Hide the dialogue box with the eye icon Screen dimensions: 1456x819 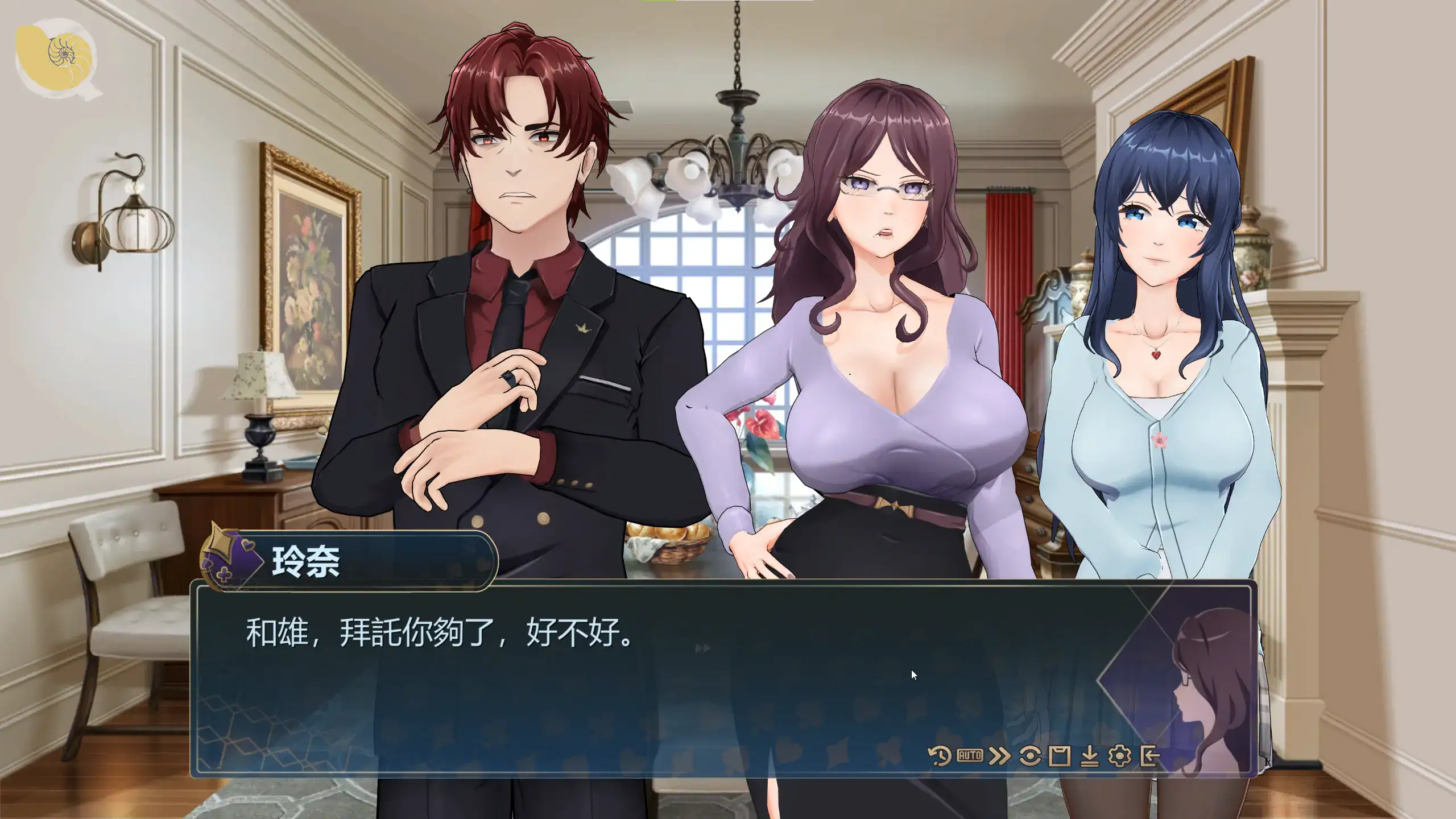pyautogui.click(x=1030, y=756)
